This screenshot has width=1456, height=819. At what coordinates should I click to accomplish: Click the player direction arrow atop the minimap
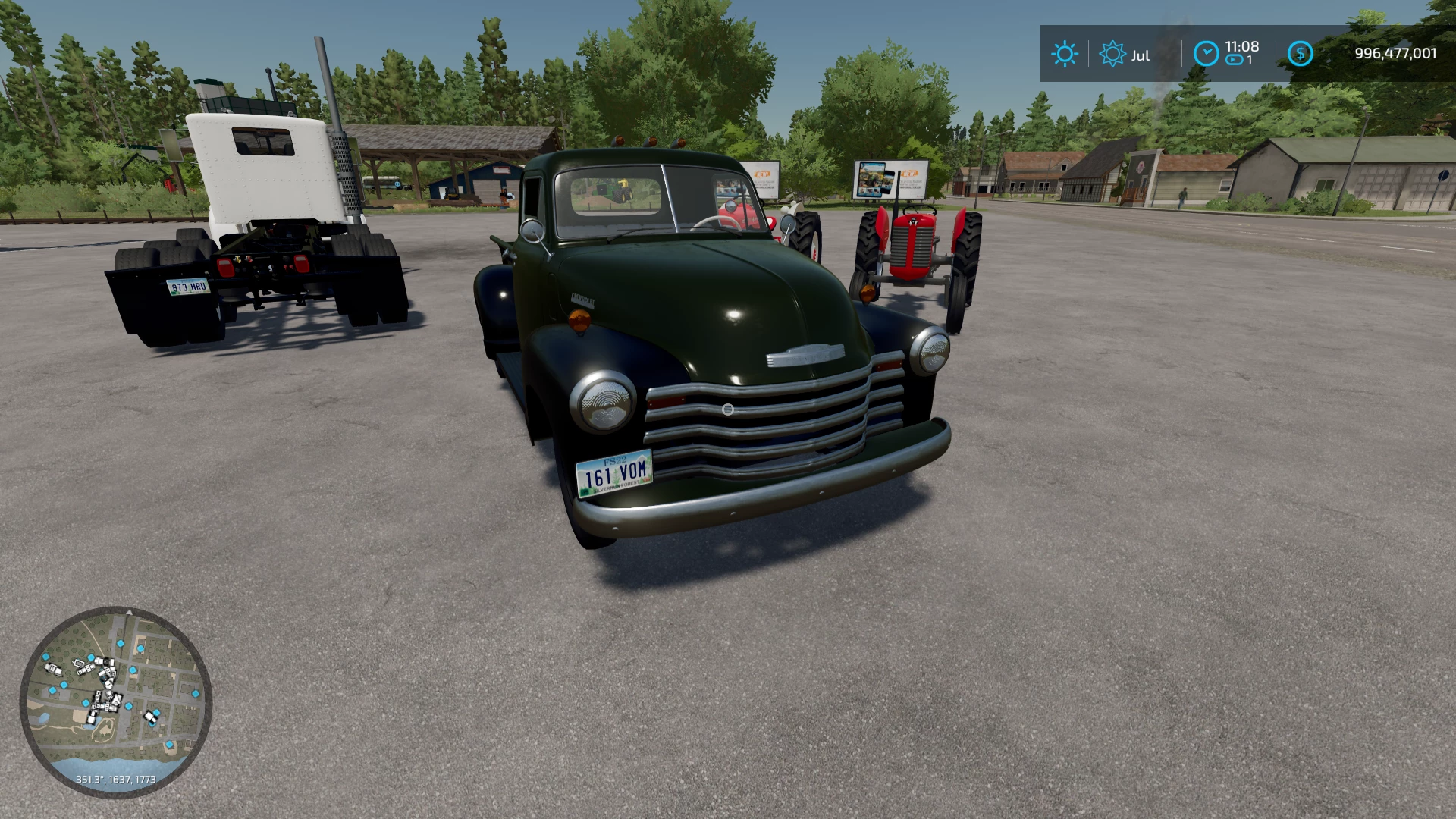coord(129,613)
